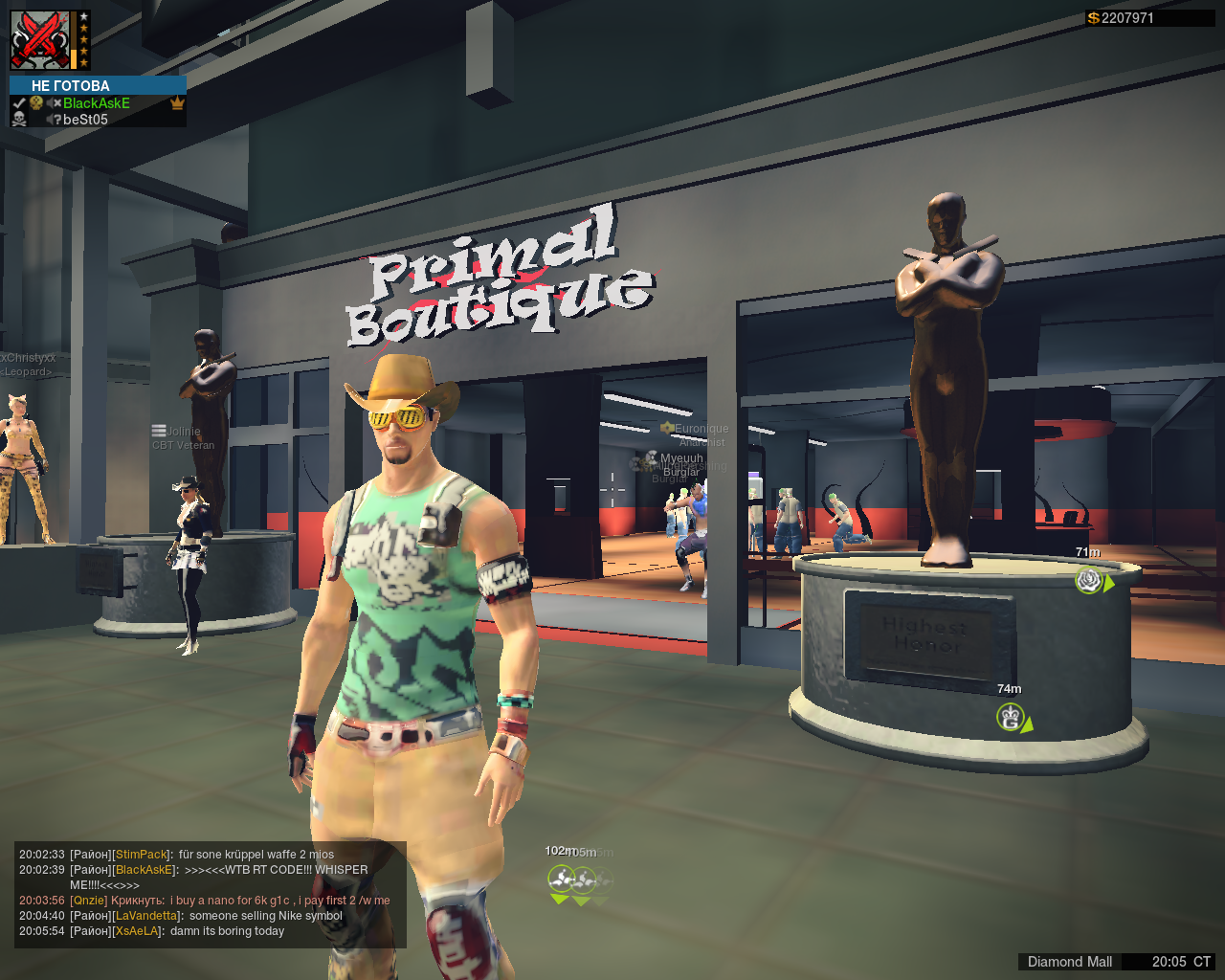Click the crossed red swords emblem
Screen dimensions: 1225x980
(40, 40)
